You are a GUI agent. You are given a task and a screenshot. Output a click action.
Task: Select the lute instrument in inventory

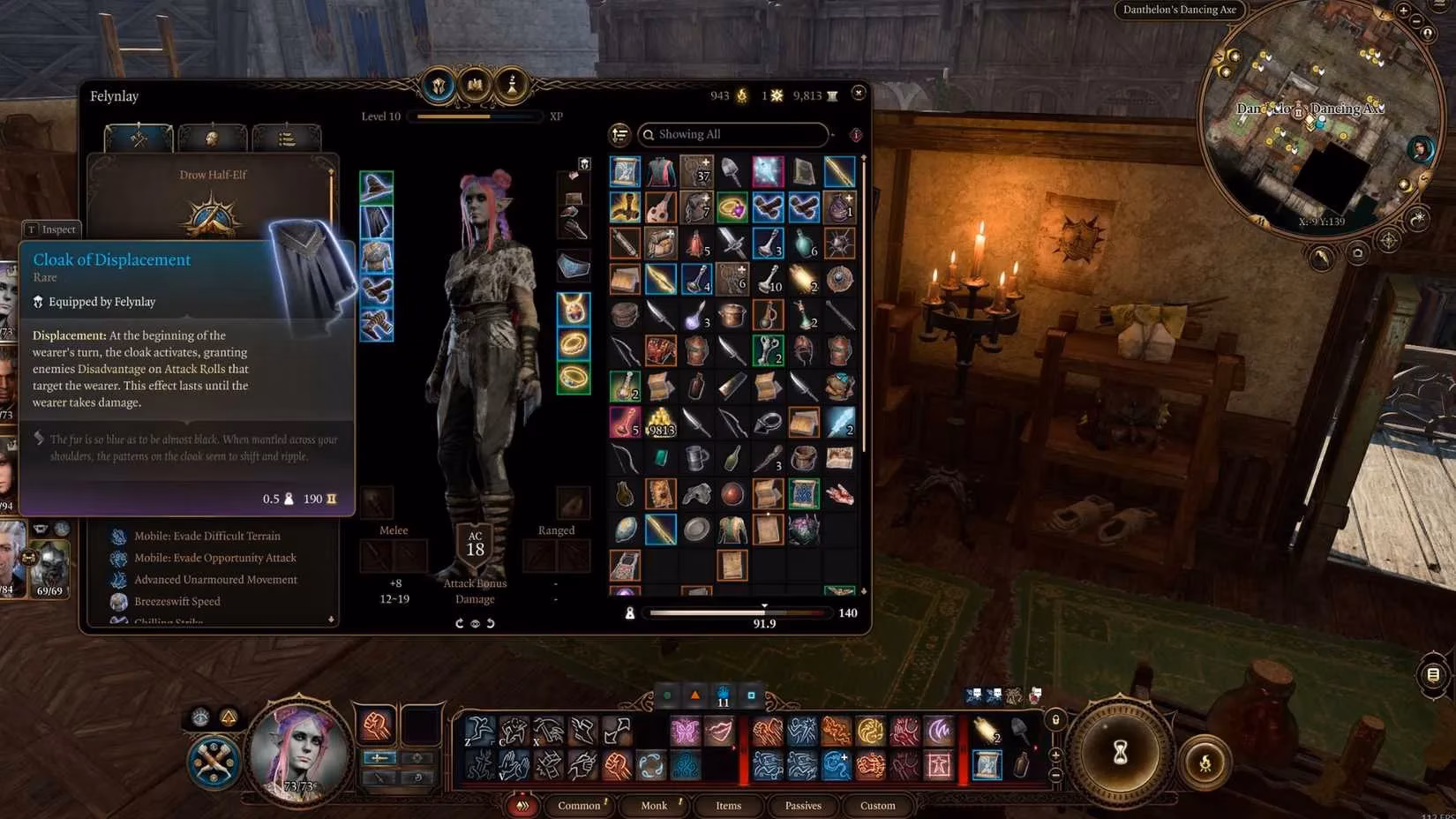(x=661, y=207)
